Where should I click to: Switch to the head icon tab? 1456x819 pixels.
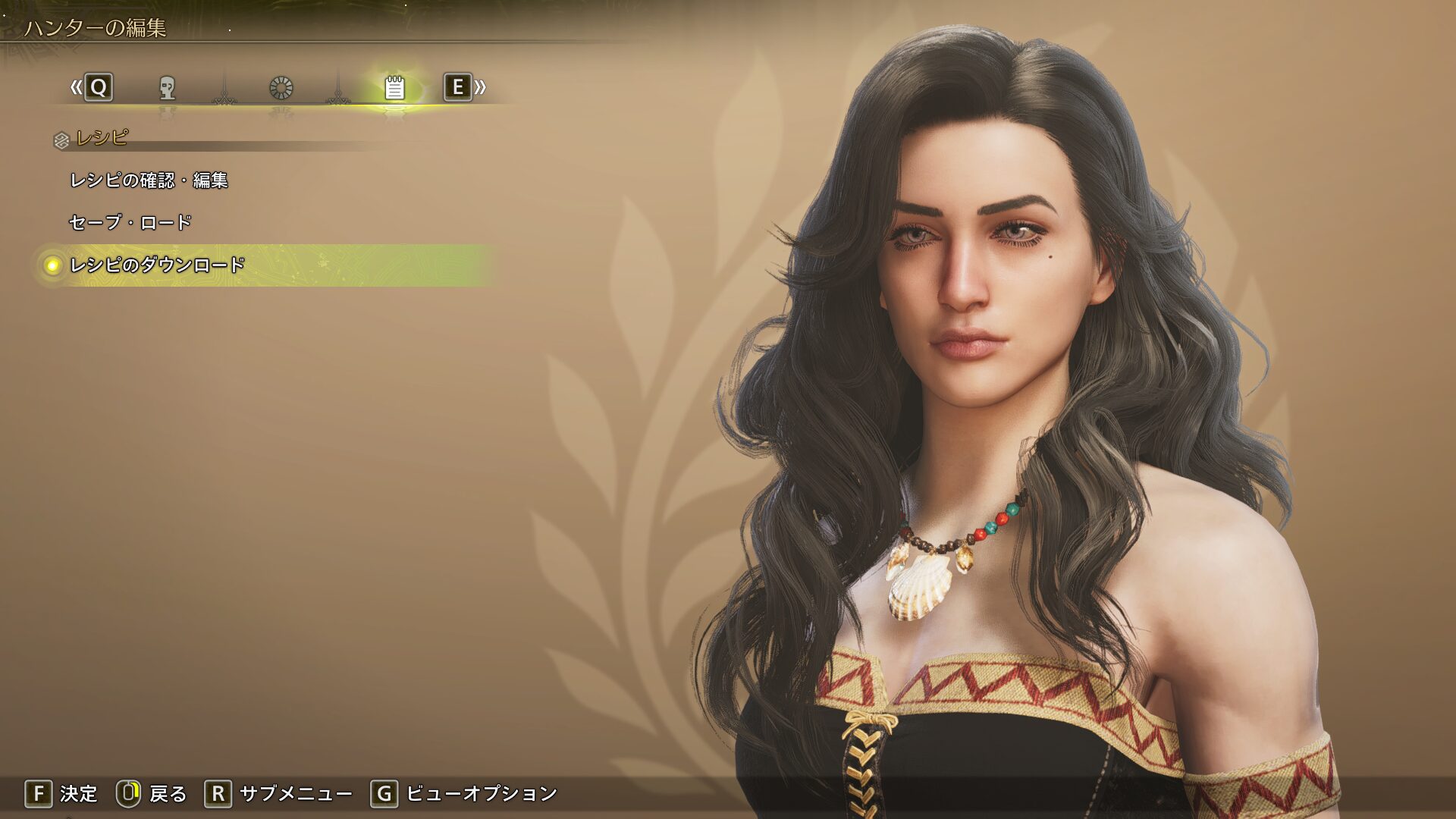click(168, 88)
